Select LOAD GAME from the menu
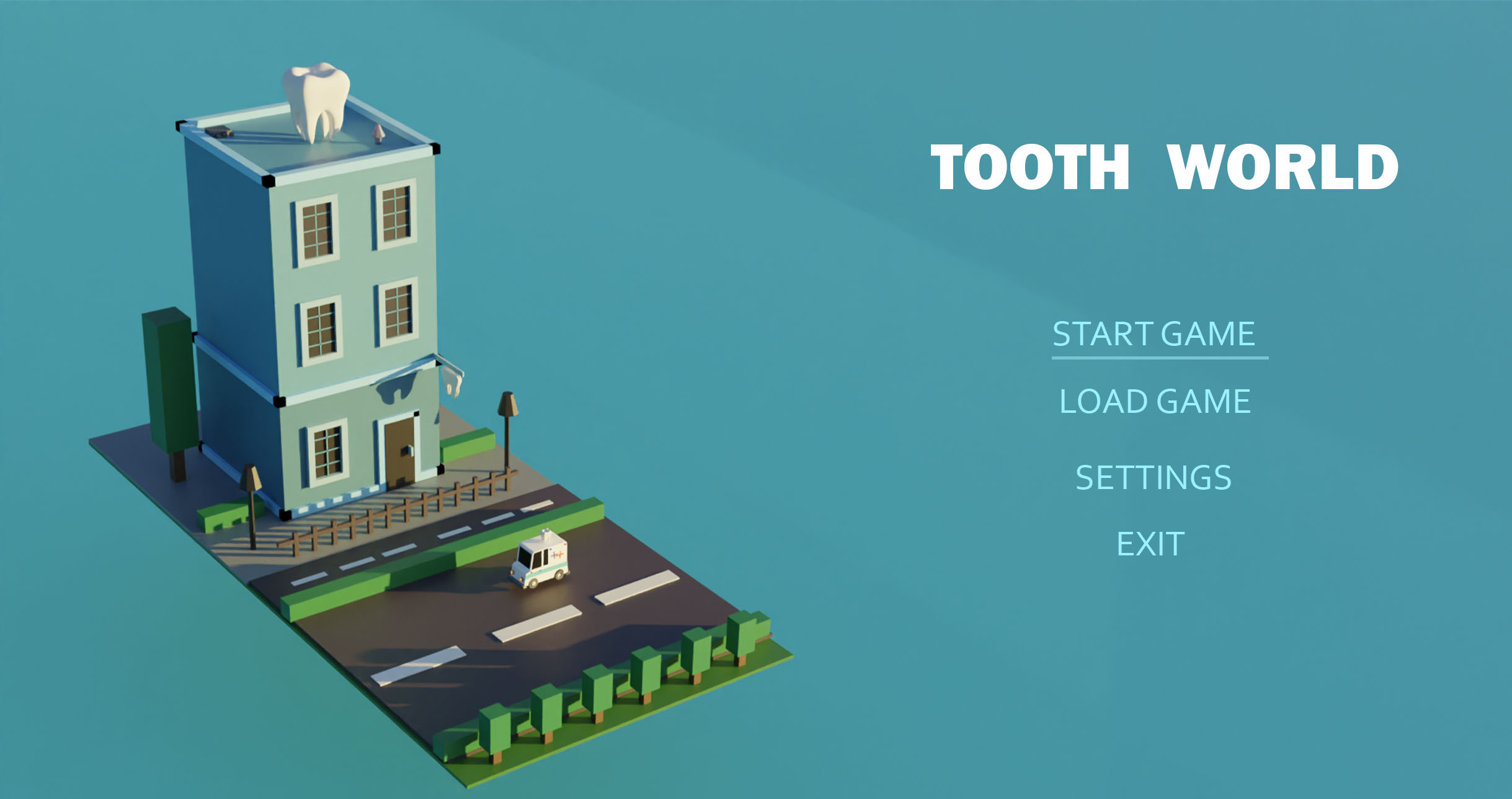Viewport: 1512px width, 799px height. pyautogui.click(x=1155, y=400)
